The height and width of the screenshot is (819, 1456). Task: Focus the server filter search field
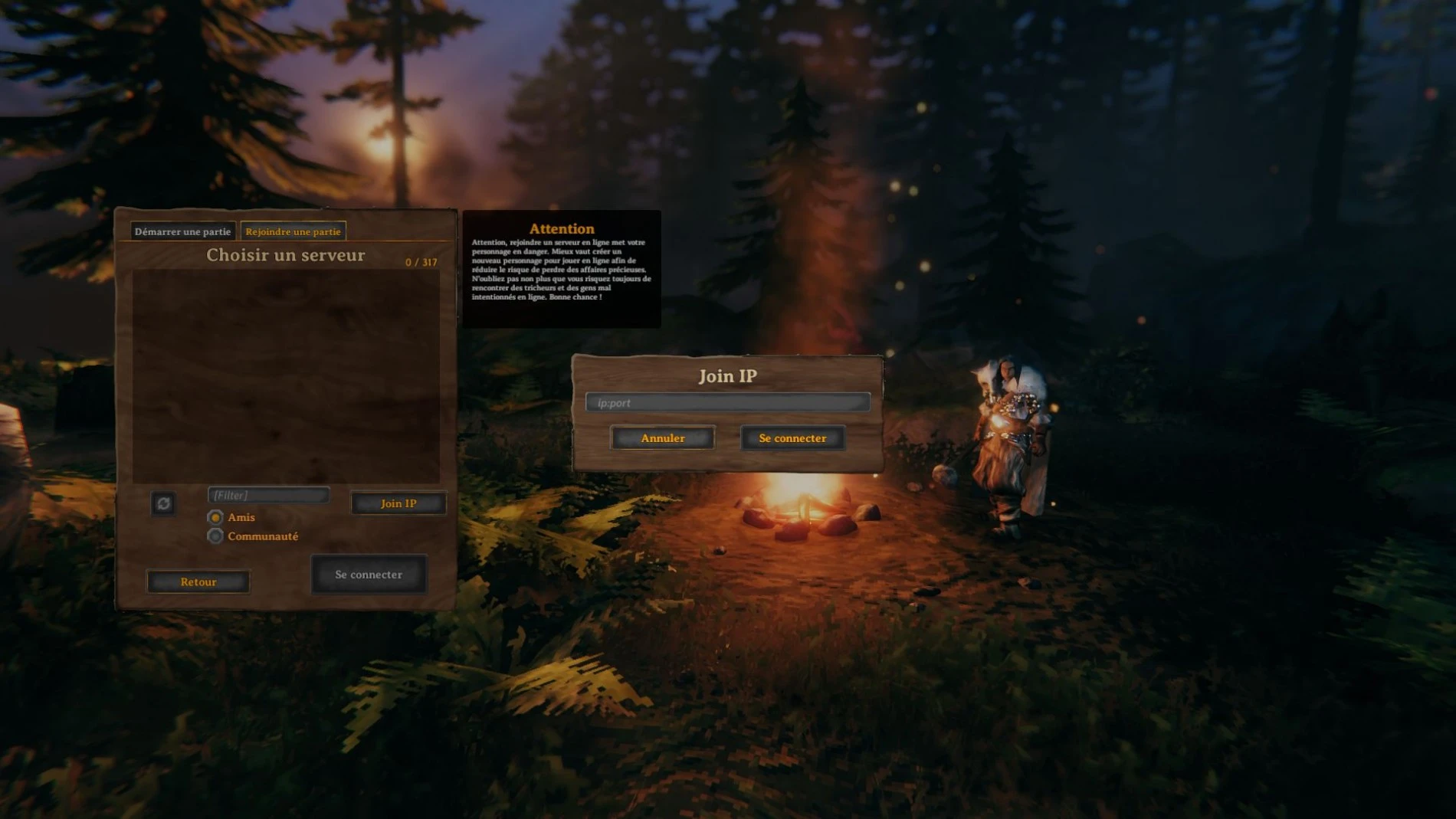pyautogui.click(x=268, y=495)
